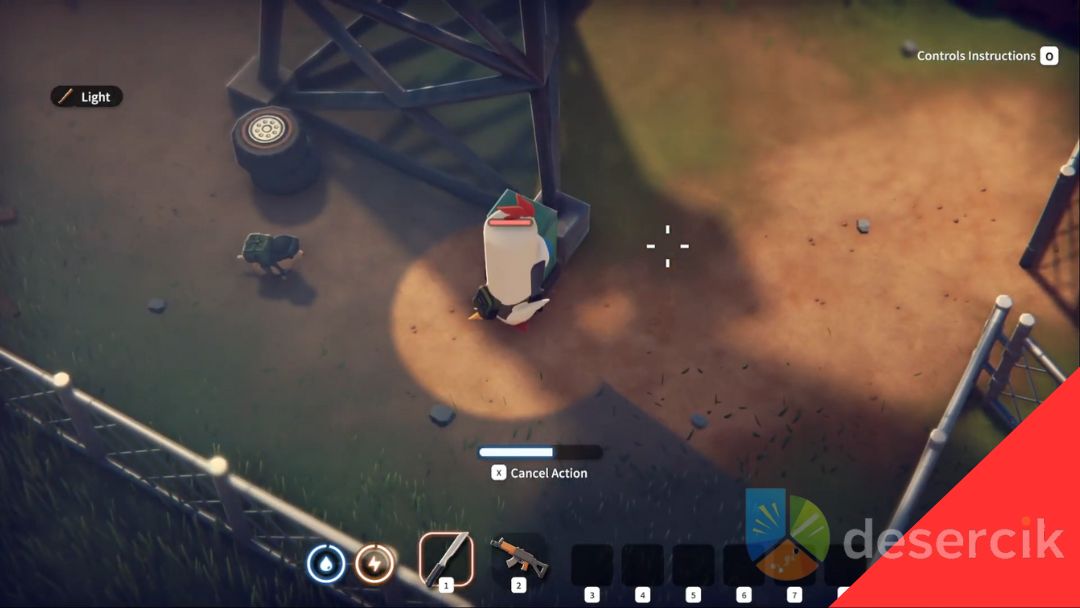Click the lightning bolt energy icon
The image size is (1080, 608).
click(374, 564)
